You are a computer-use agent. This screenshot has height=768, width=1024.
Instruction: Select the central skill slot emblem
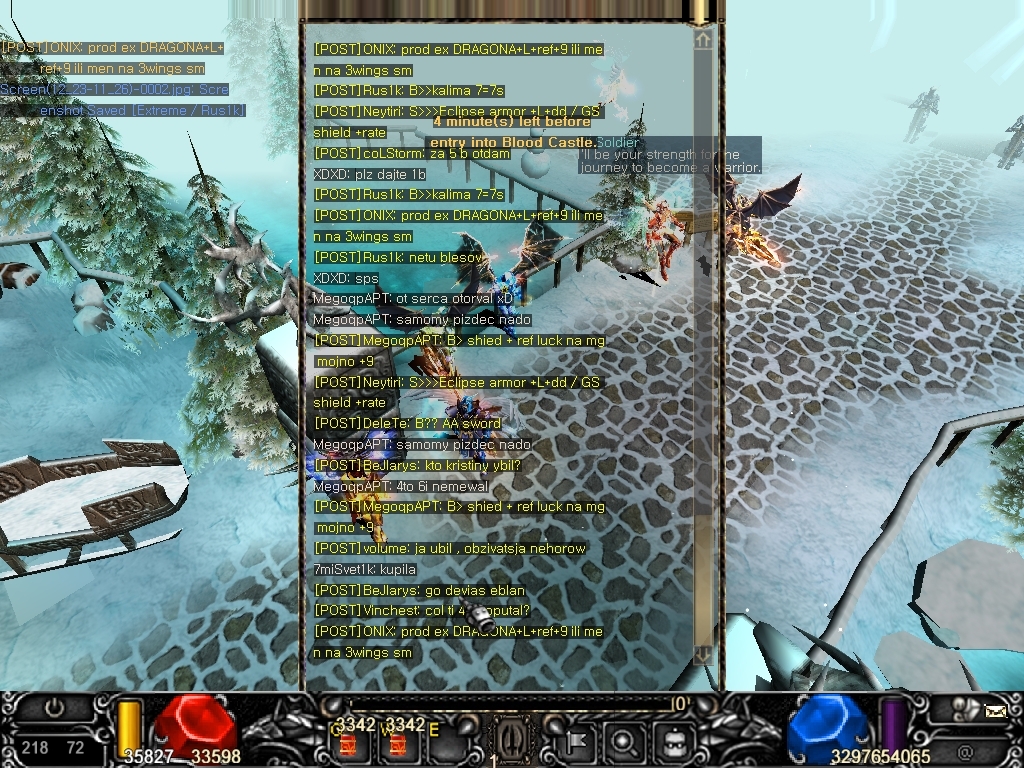tap(510, 742)
